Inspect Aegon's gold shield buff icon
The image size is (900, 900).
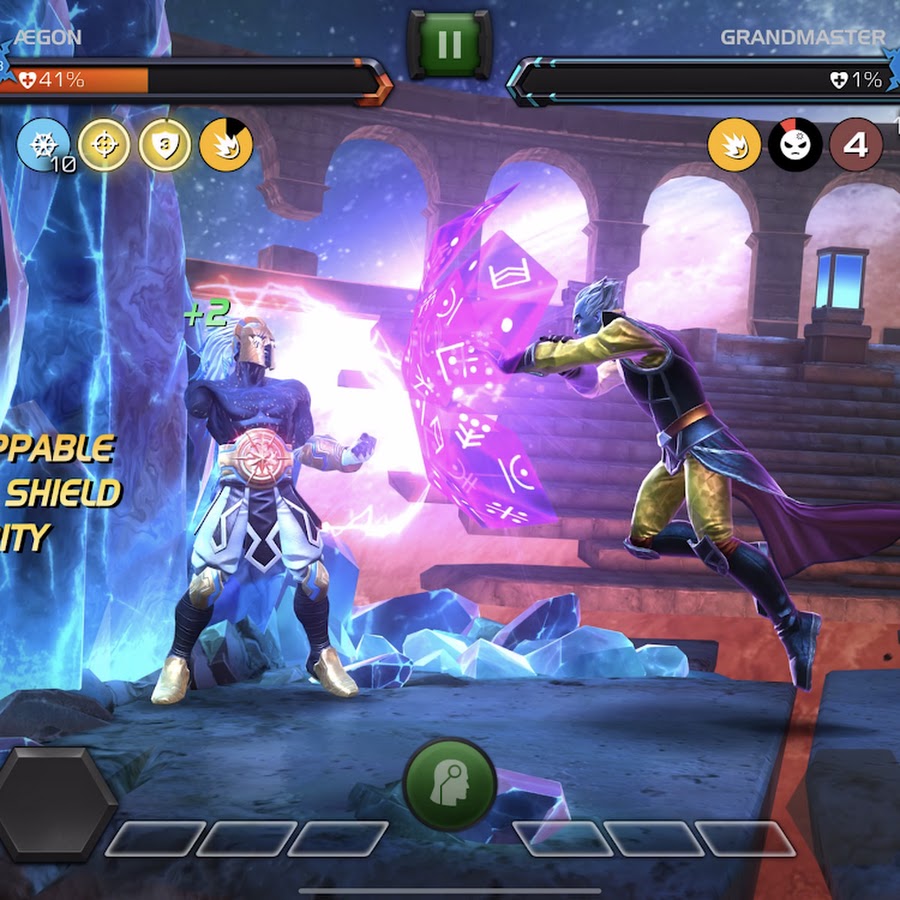point(165,146)
